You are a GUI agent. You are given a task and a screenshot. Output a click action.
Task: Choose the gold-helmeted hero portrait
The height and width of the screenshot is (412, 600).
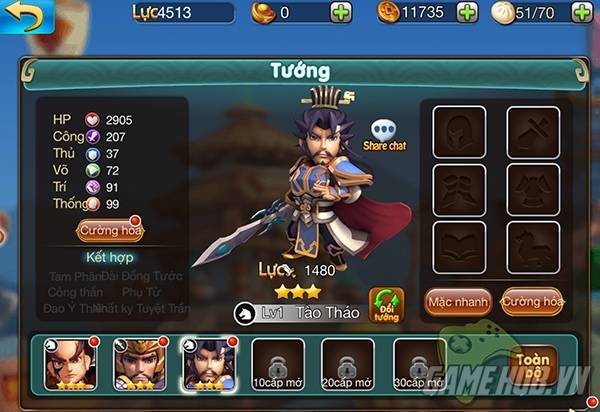pos(138,364)
